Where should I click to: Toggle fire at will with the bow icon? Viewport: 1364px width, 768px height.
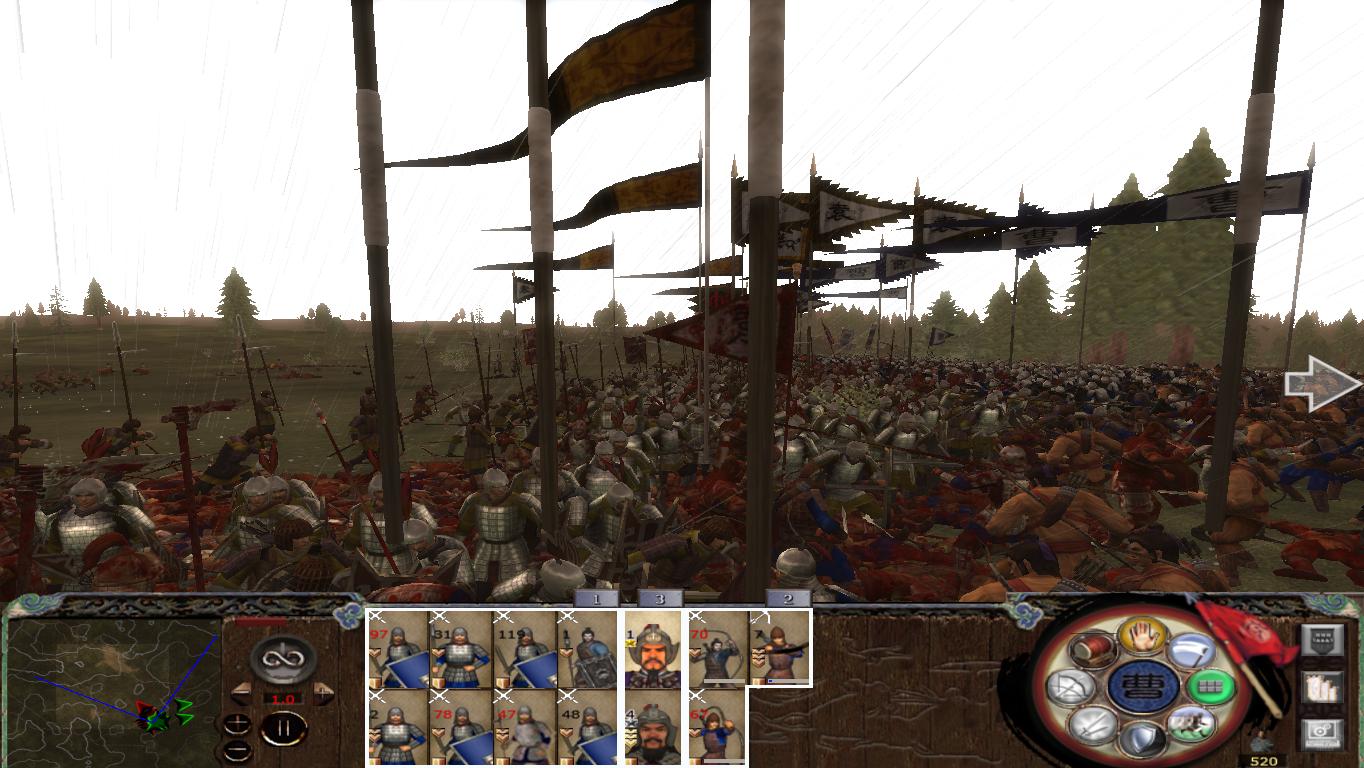click(1070, 685)
